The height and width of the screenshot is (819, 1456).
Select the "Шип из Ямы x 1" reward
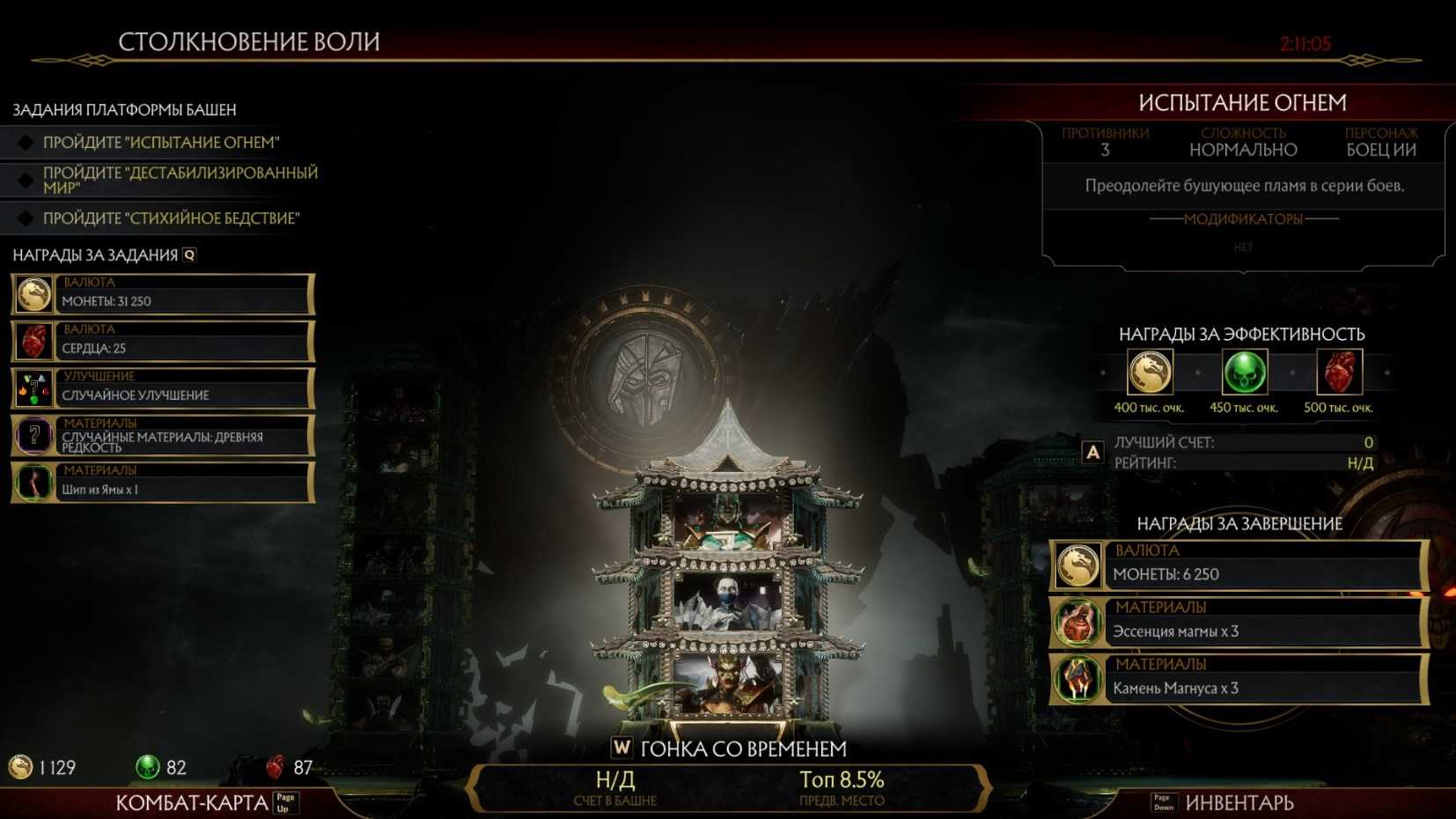coord(163,483)
